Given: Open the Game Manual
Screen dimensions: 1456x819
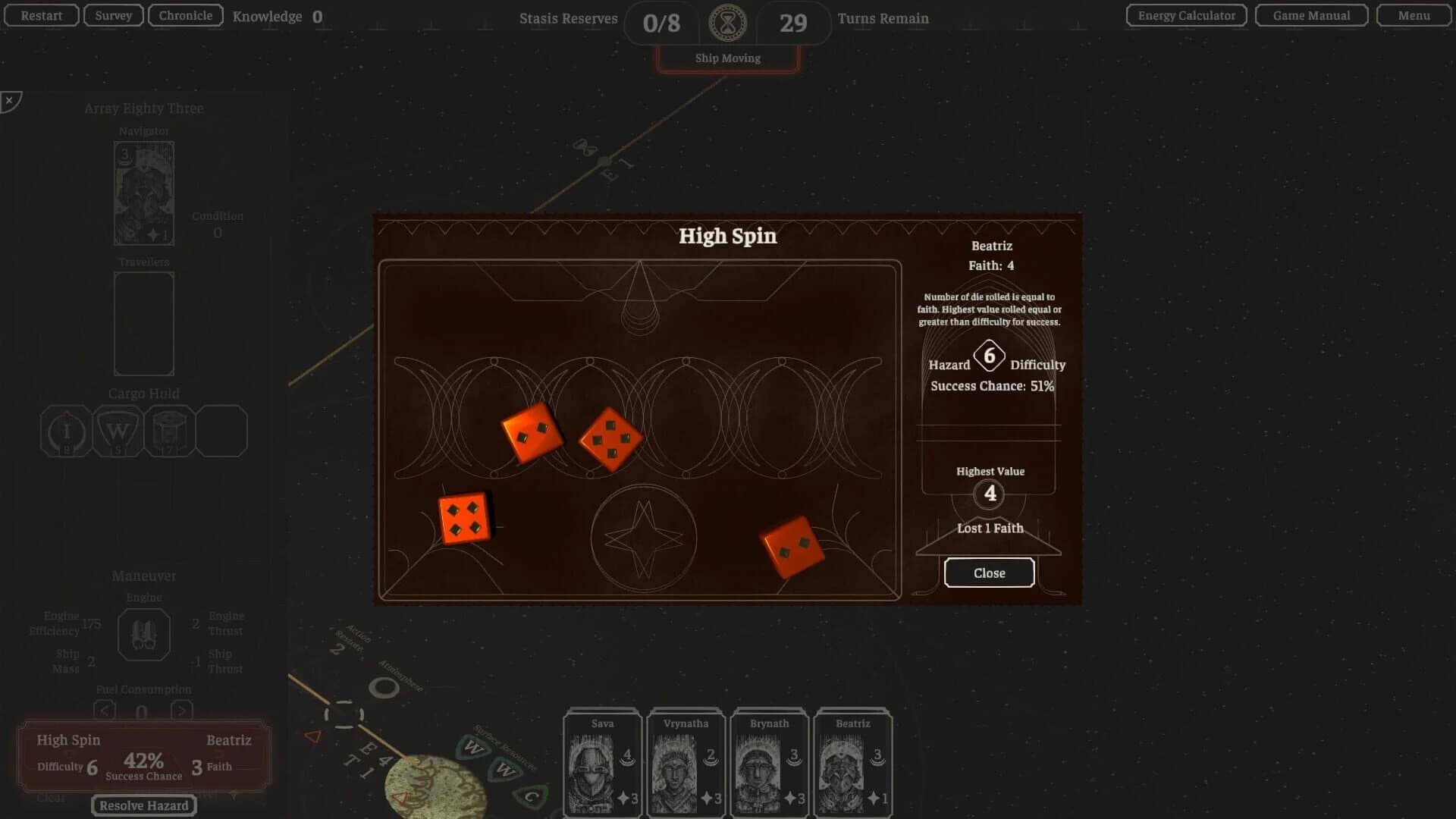Looking at the screenshot, I should 1310,14.
